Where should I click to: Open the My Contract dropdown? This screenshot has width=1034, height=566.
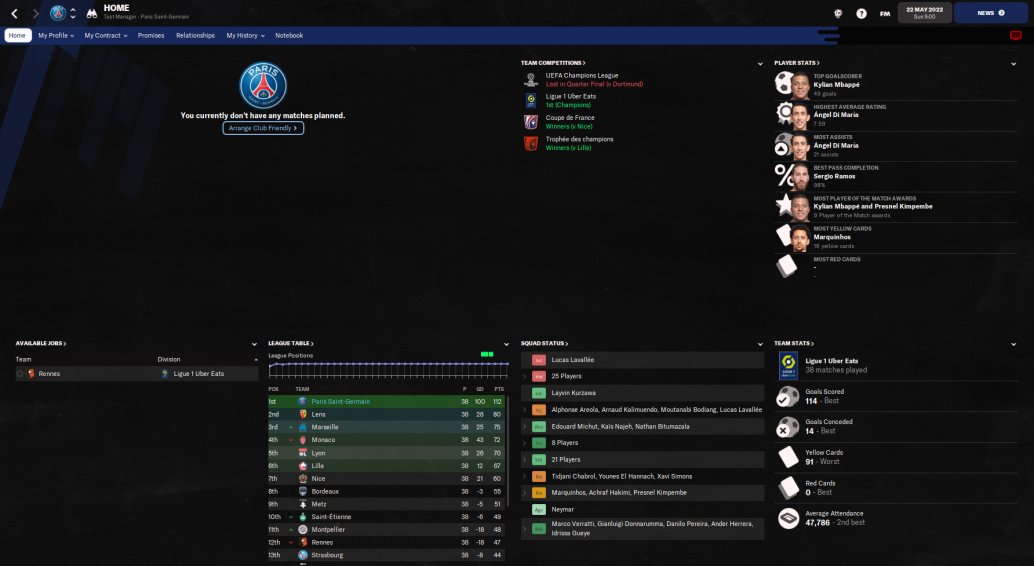point(104,35)
